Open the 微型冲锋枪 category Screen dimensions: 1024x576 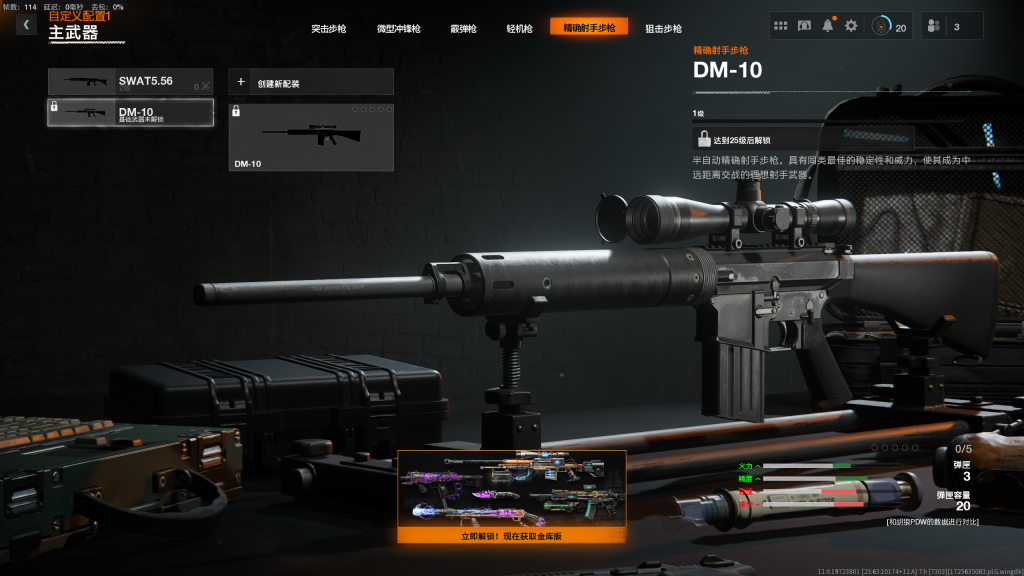398,28
